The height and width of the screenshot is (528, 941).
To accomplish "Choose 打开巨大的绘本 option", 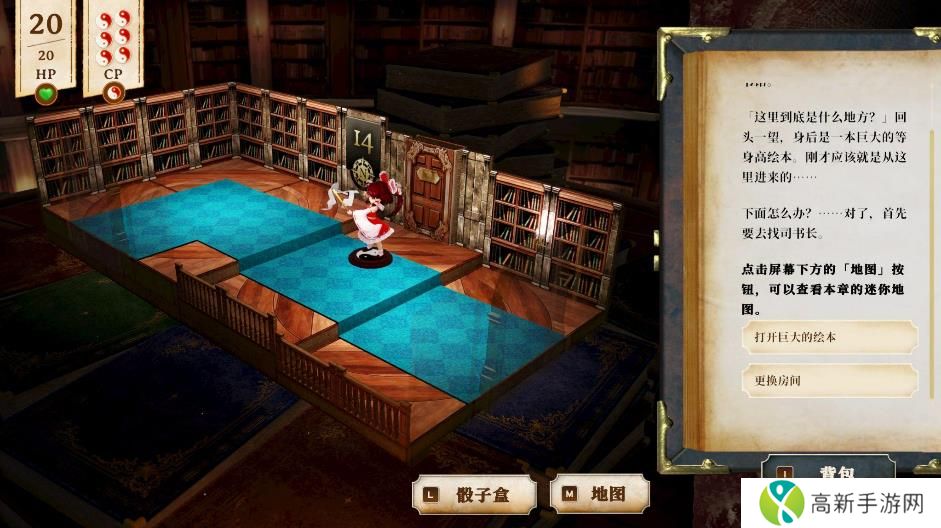I will point(829,337).
